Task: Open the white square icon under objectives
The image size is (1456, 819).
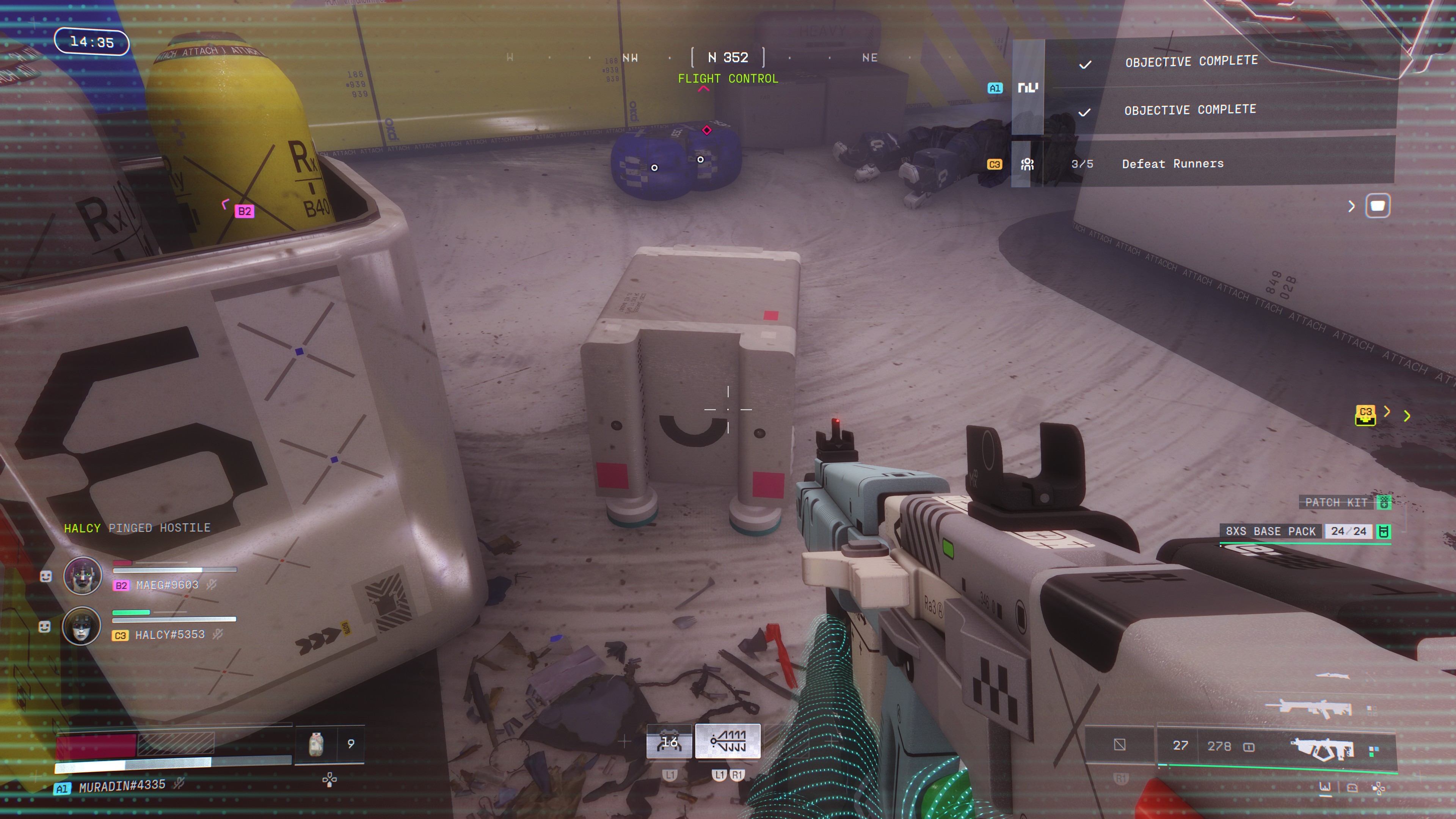Action: pyautogui.click(x=1378, y=206)
